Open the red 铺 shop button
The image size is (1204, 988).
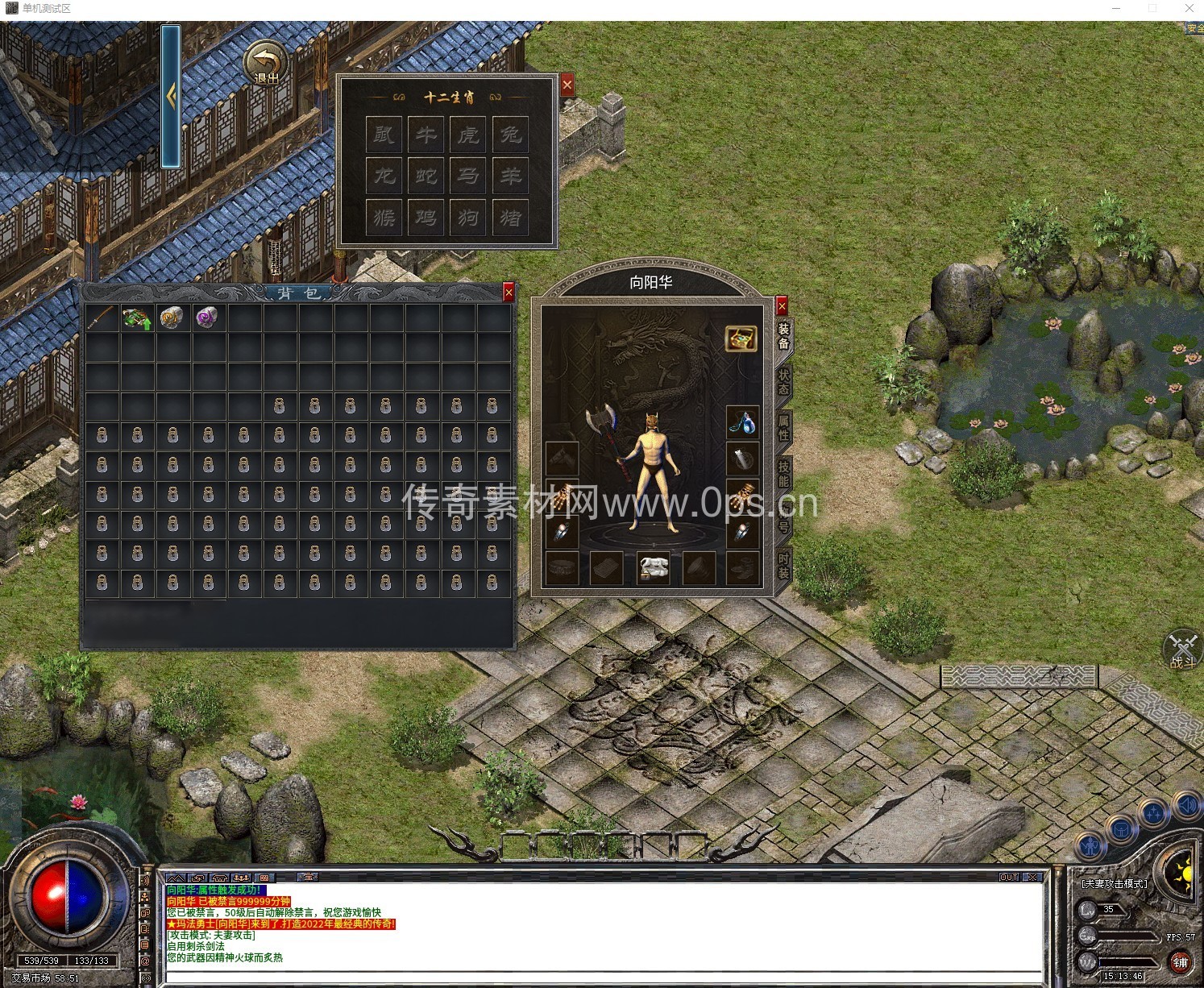pos(1181,962)
